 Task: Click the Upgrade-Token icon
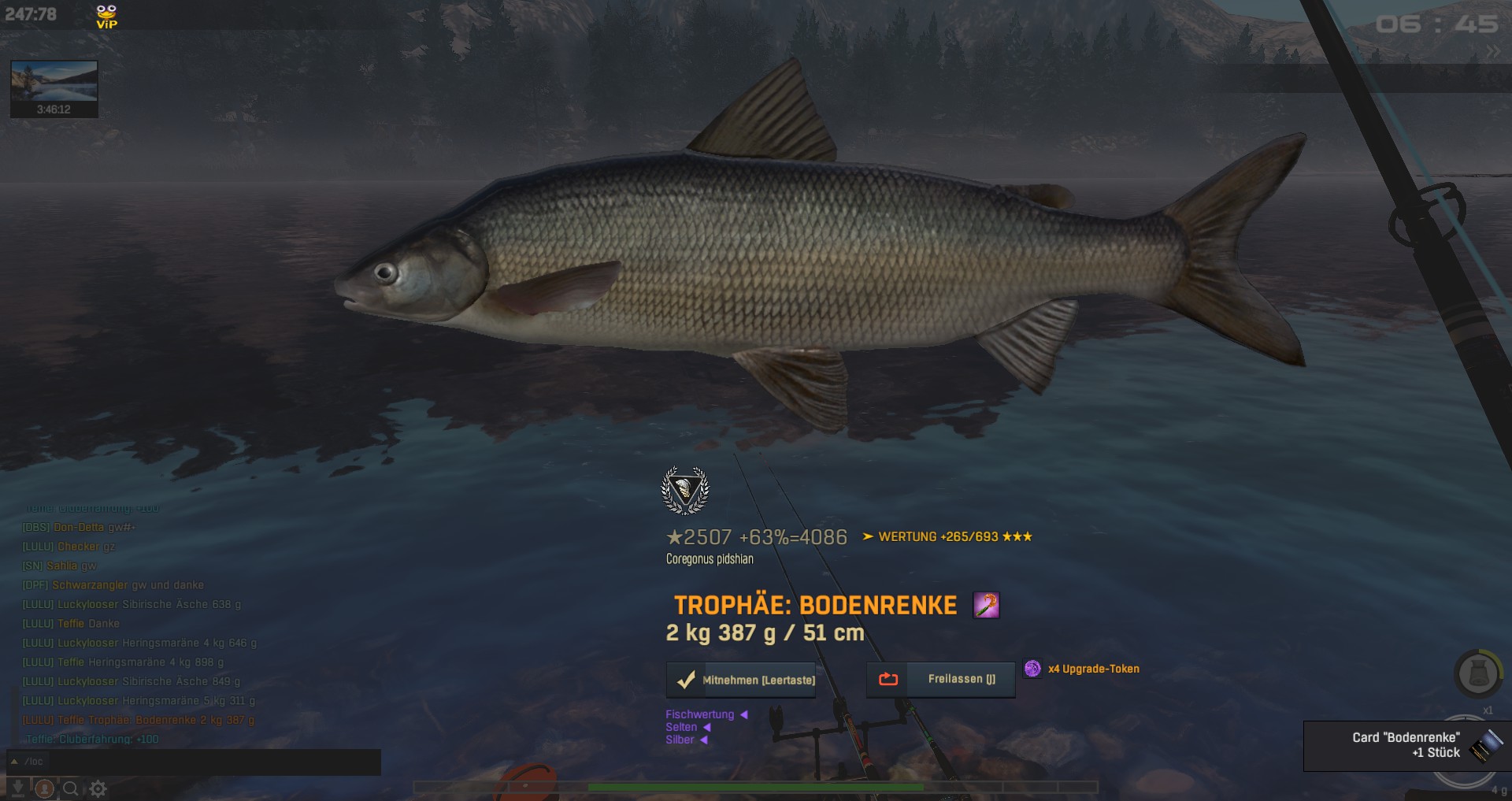[1032, 669]
